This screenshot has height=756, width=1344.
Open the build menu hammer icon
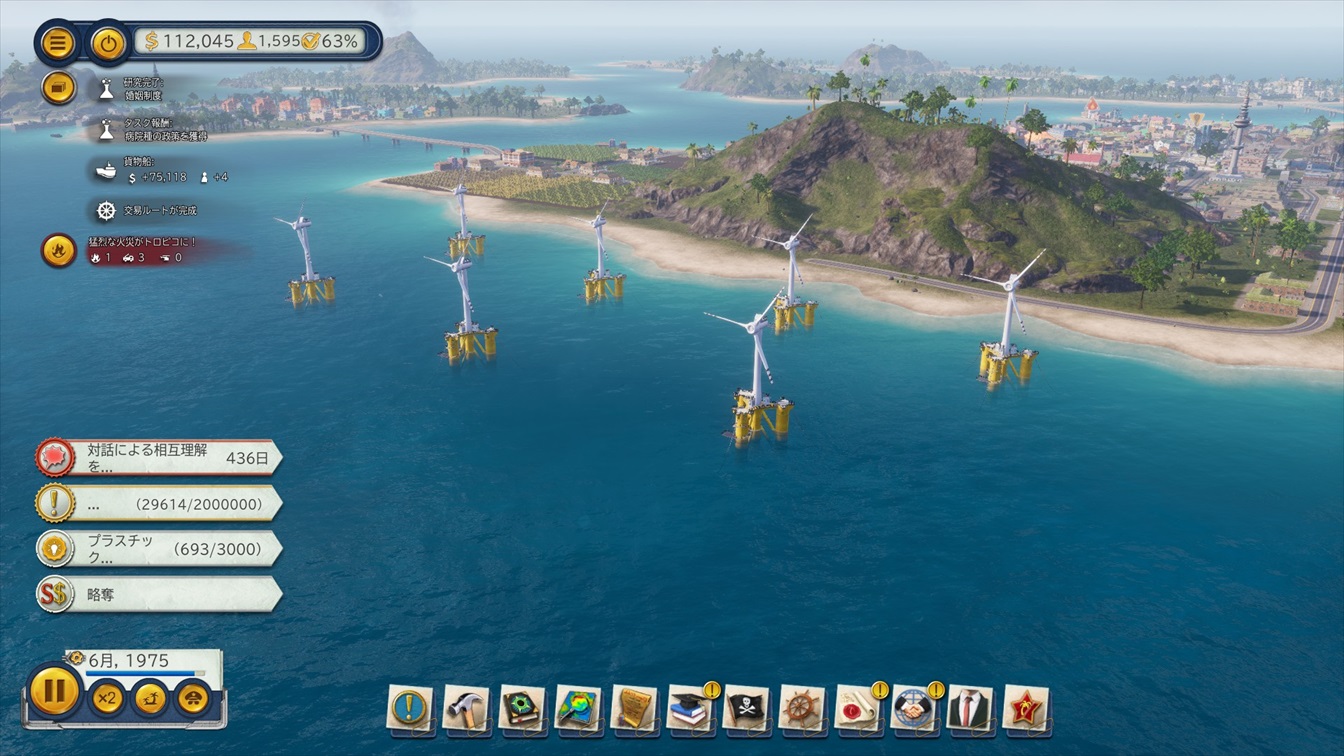click(x=466, y=708)
